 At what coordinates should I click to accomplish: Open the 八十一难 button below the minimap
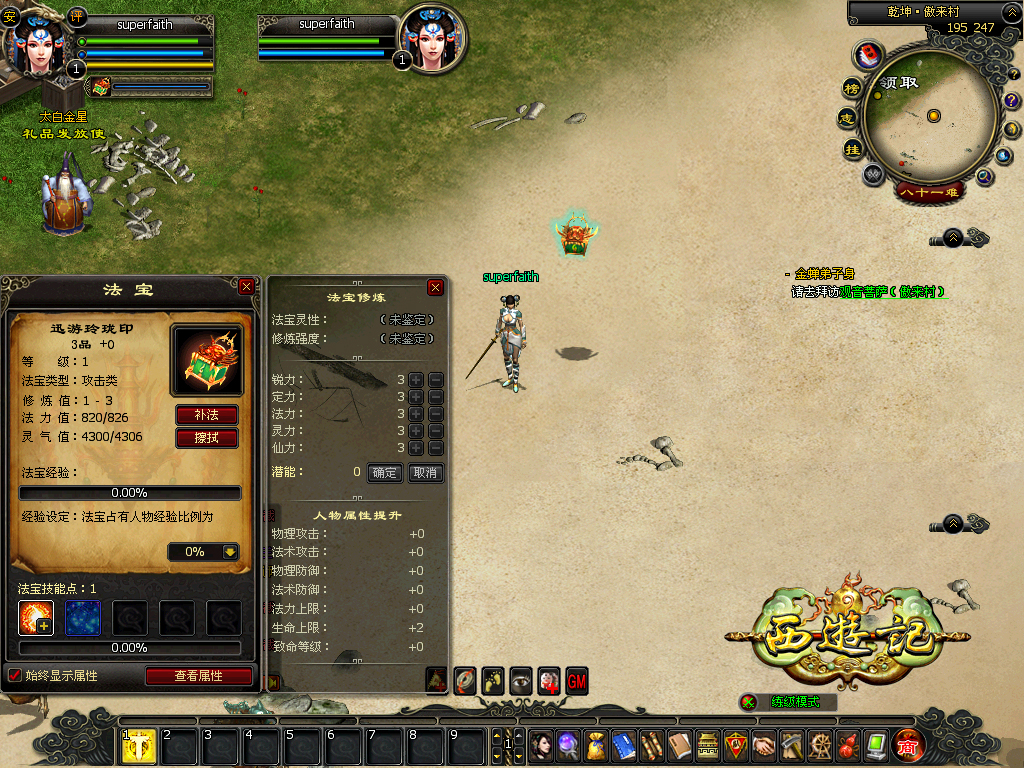929,191
